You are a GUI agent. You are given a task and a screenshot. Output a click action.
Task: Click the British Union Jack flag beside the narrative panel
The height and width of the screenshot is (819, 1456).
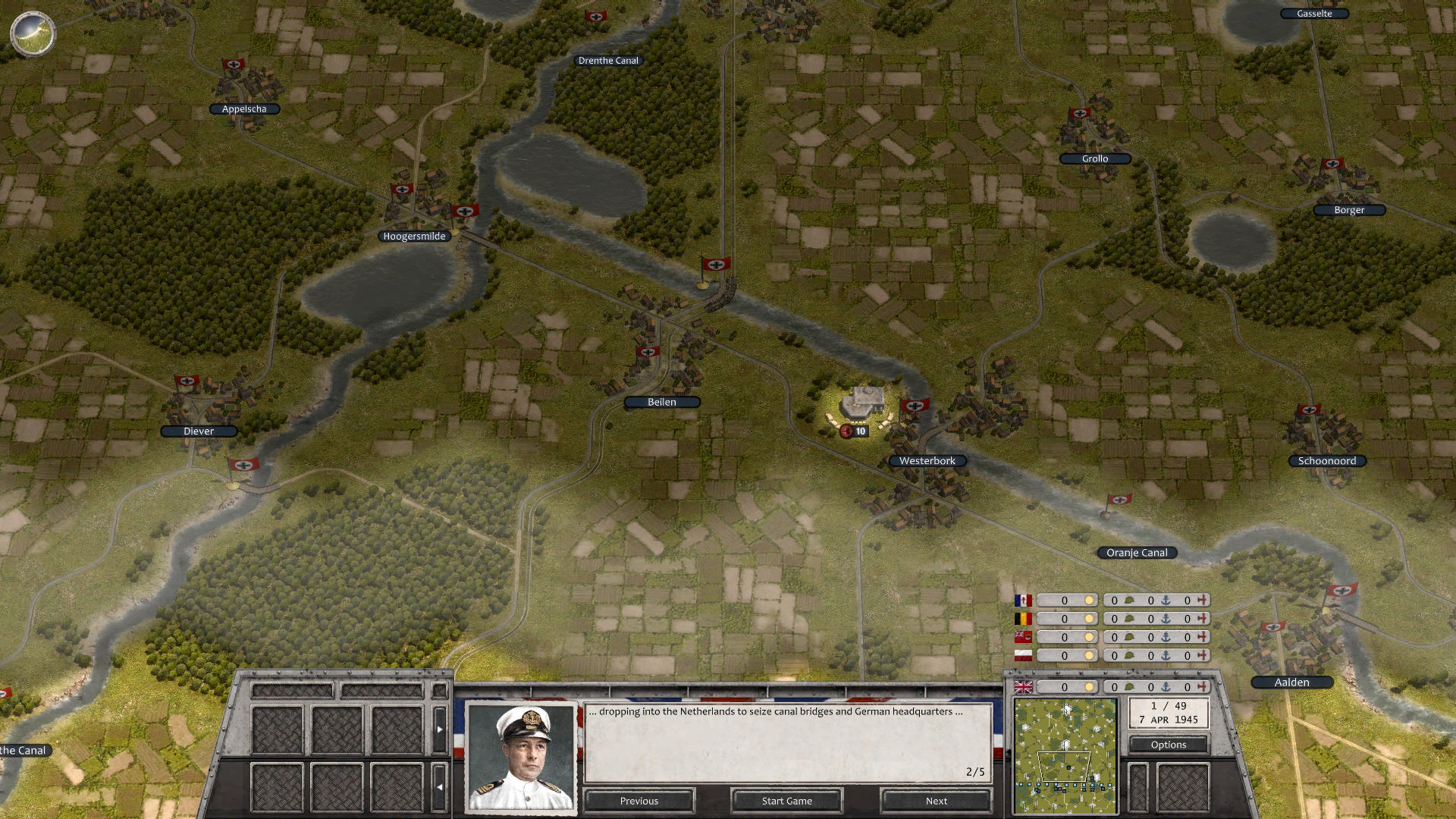tap(1022, 686)
